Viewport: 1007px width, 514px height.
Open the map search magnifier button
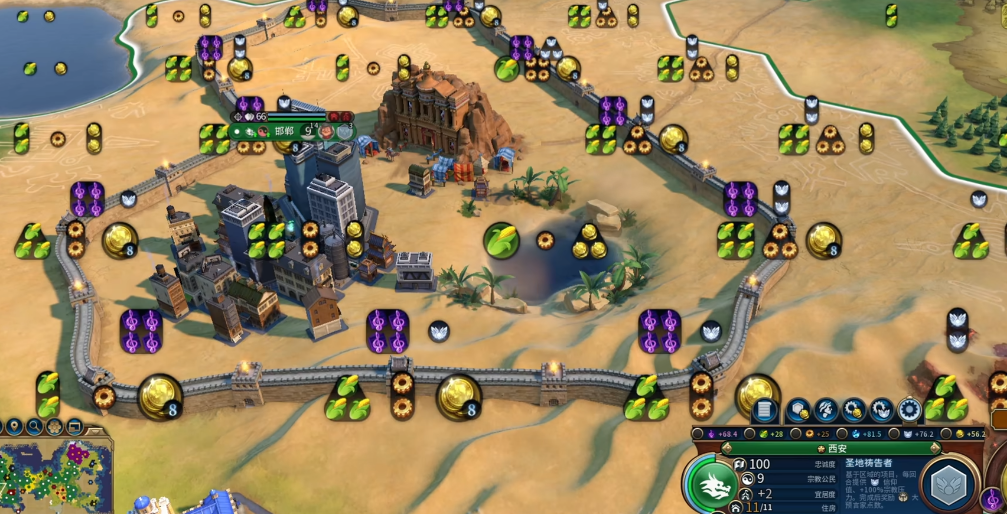(x=35, y=427)
